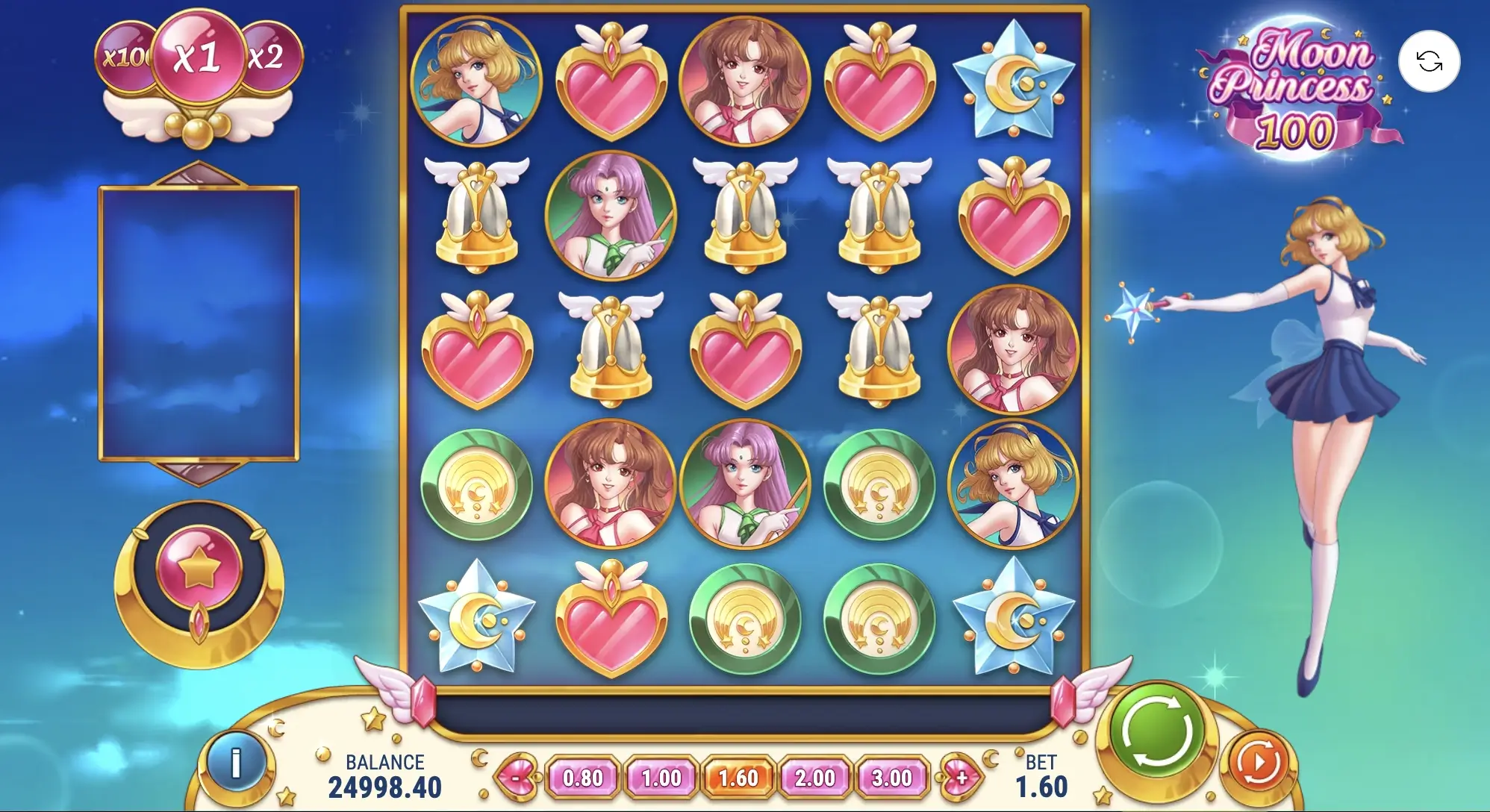This screenshot has height=812, width=1490.
Task: Click the refresh icon in the top-right circle
Action: coord(1430,63)
